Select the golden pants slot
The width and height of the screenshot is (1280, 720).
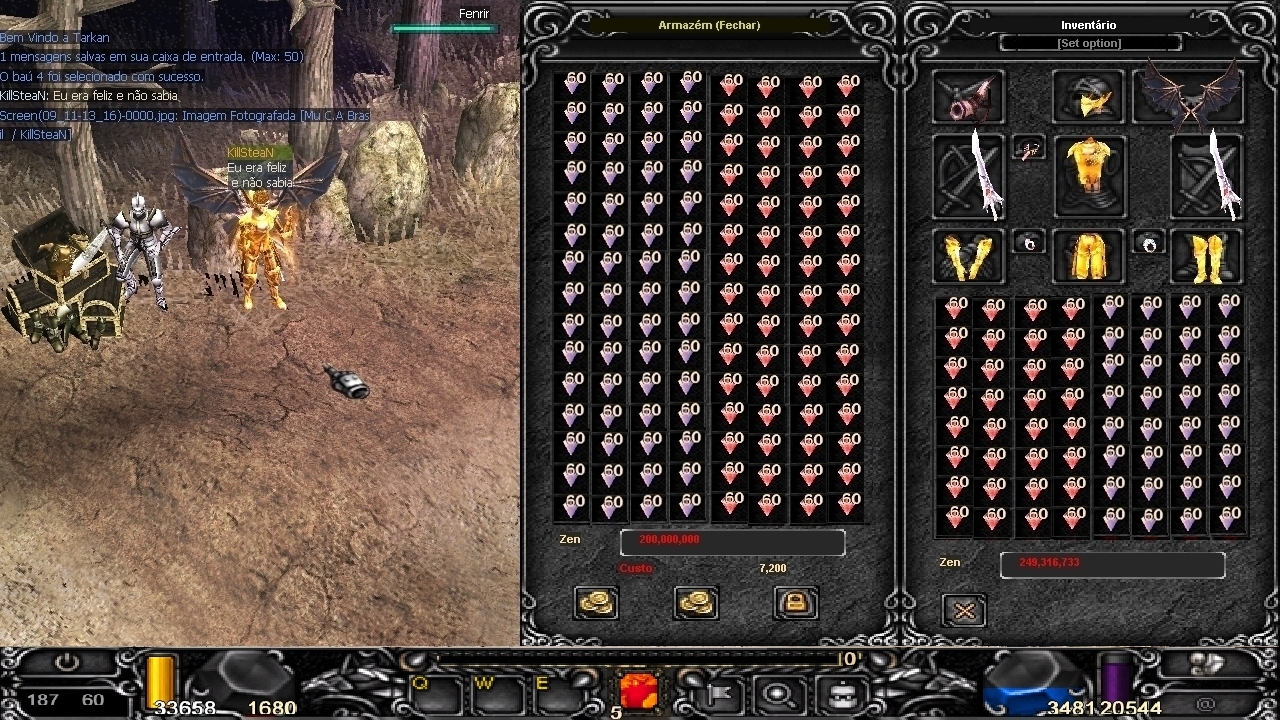click(1088, 256)
